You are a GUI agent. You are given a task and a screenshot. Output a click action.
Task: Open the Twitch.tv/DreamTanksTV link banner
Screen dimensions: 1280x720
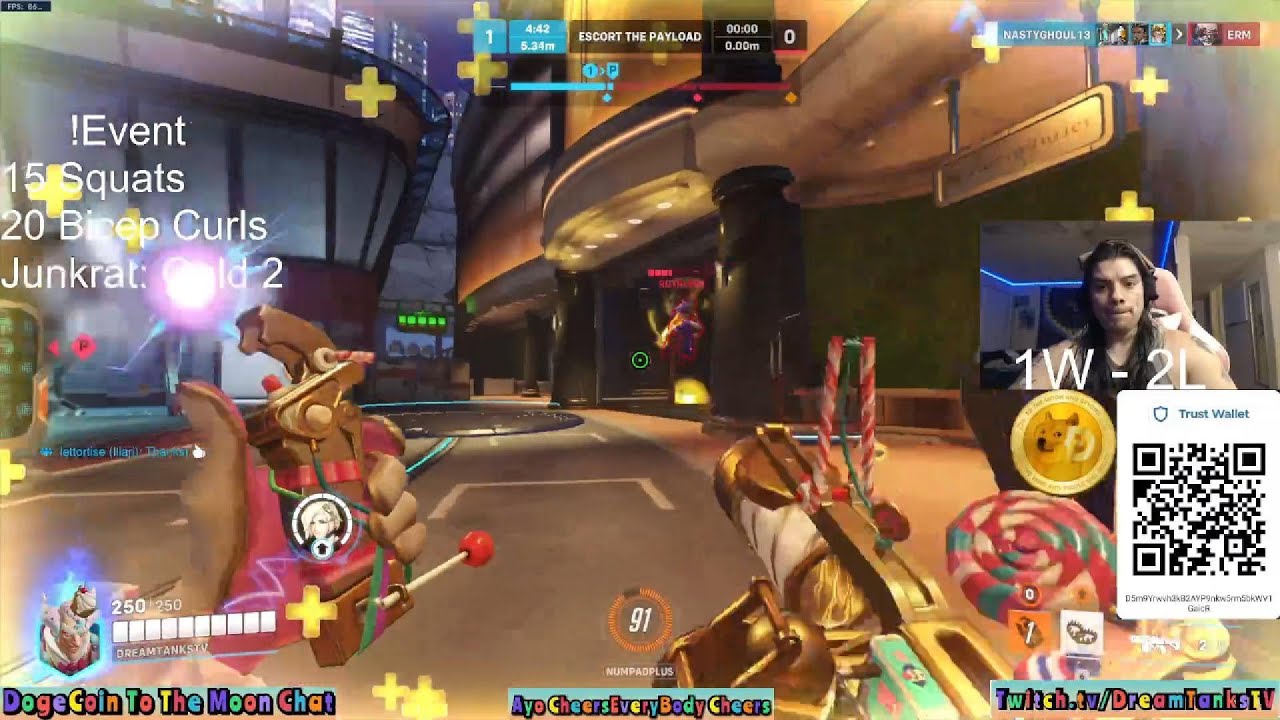coord(1134,700)
